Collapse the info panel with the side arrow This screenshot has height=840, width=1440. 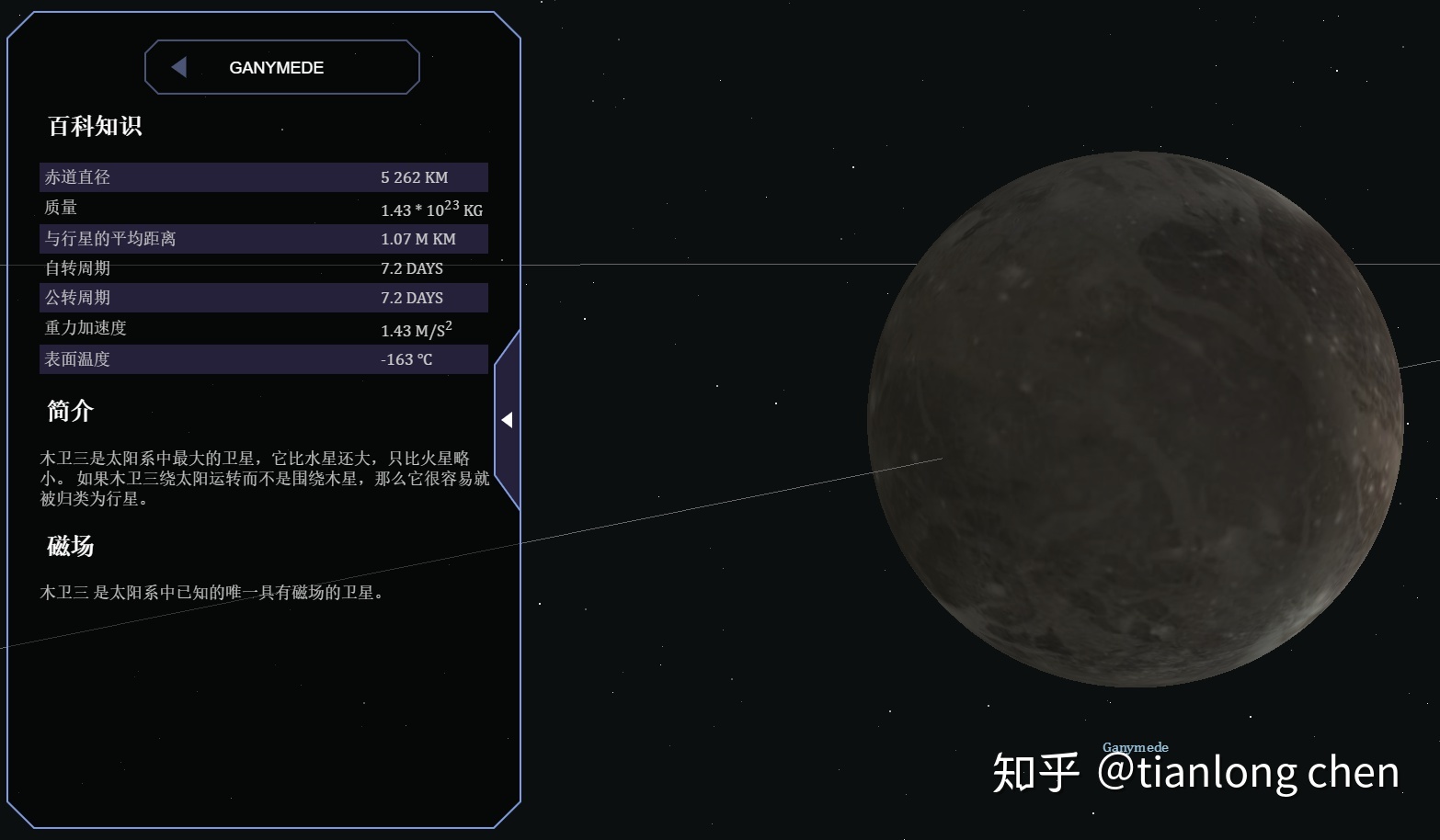(507, 420)
